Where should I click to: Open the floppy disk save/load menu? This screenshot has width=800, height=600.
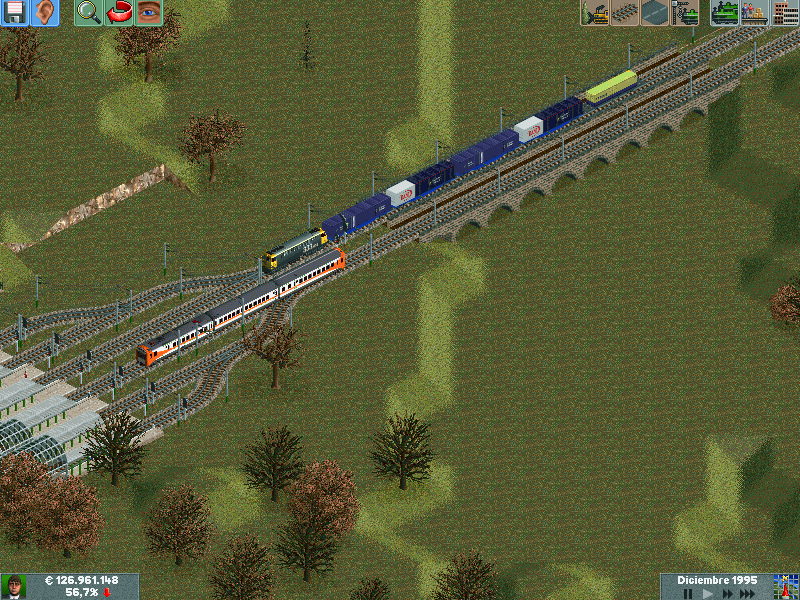pos(15,13)
